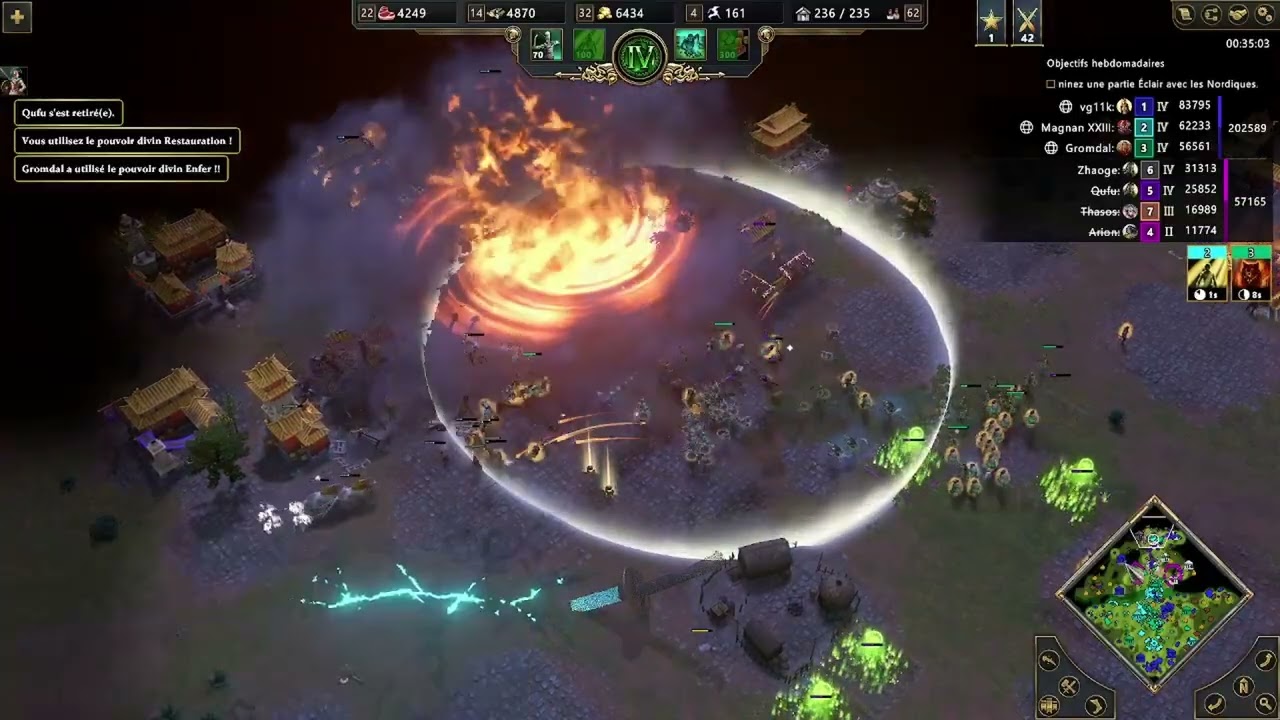Select the first god power showing 70
The height and width of the screenshot is (720, 1280).
(x=546, y=45)
